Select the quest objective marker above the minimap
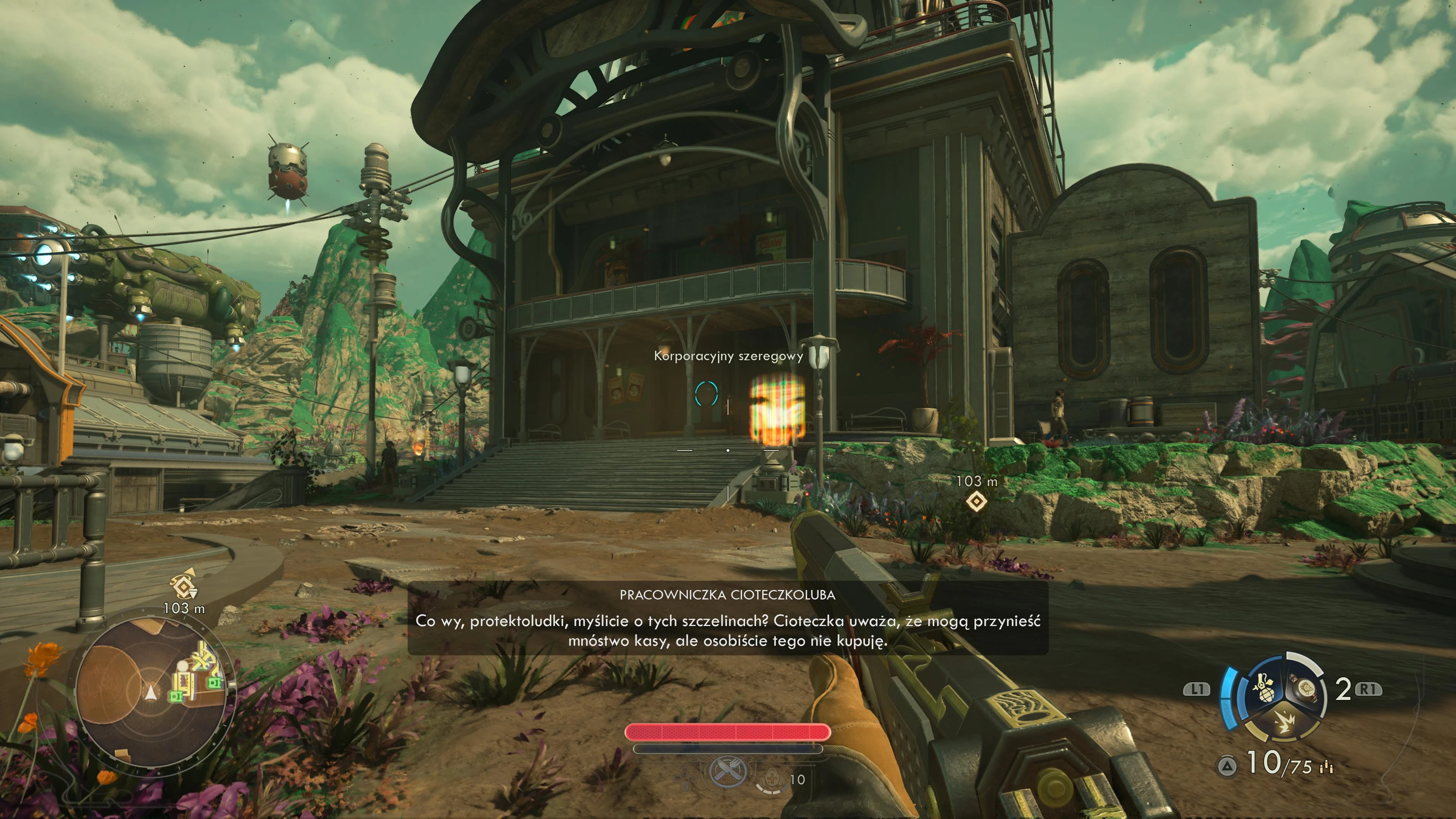The image size is (1456, 819). (x=184, y=586)
